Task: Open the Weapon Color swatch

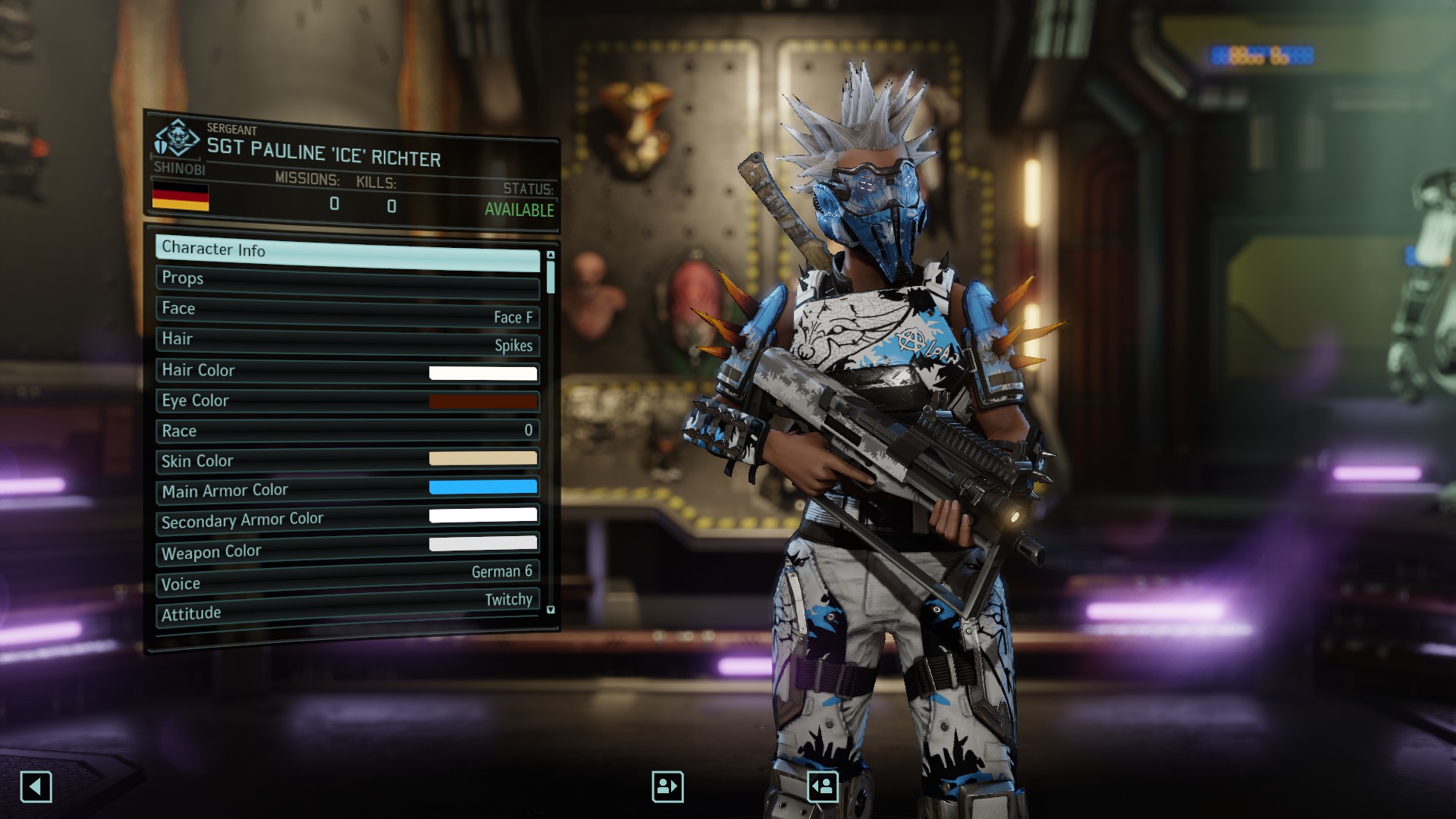Action: (483, 543)
